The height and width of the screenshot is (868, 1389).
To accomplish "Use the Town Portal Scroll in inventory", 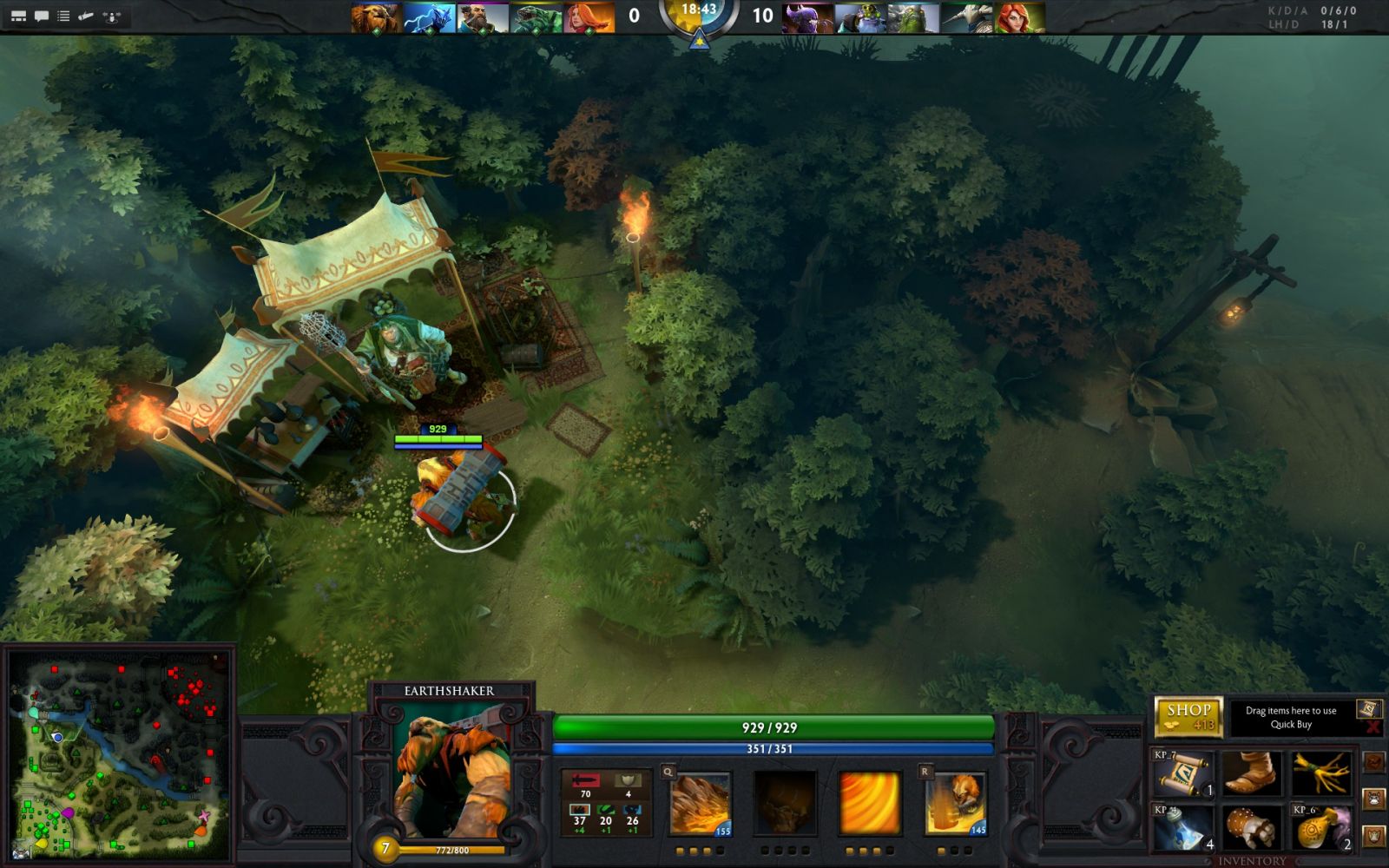I will [1182, 774].
